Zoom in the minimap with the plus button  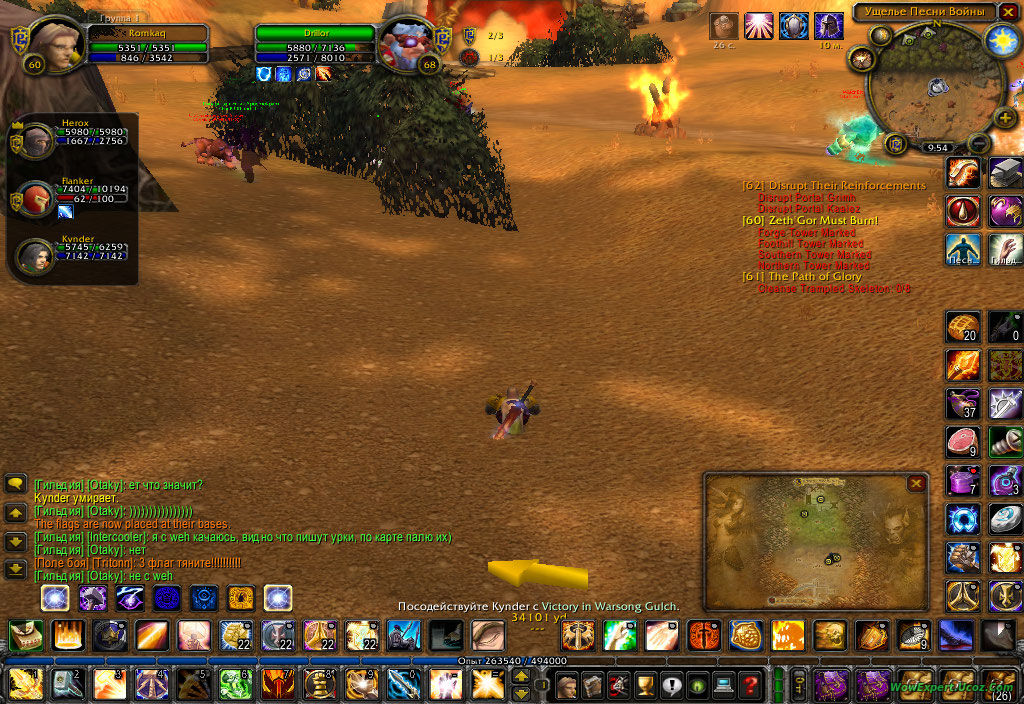[1006, 117]
